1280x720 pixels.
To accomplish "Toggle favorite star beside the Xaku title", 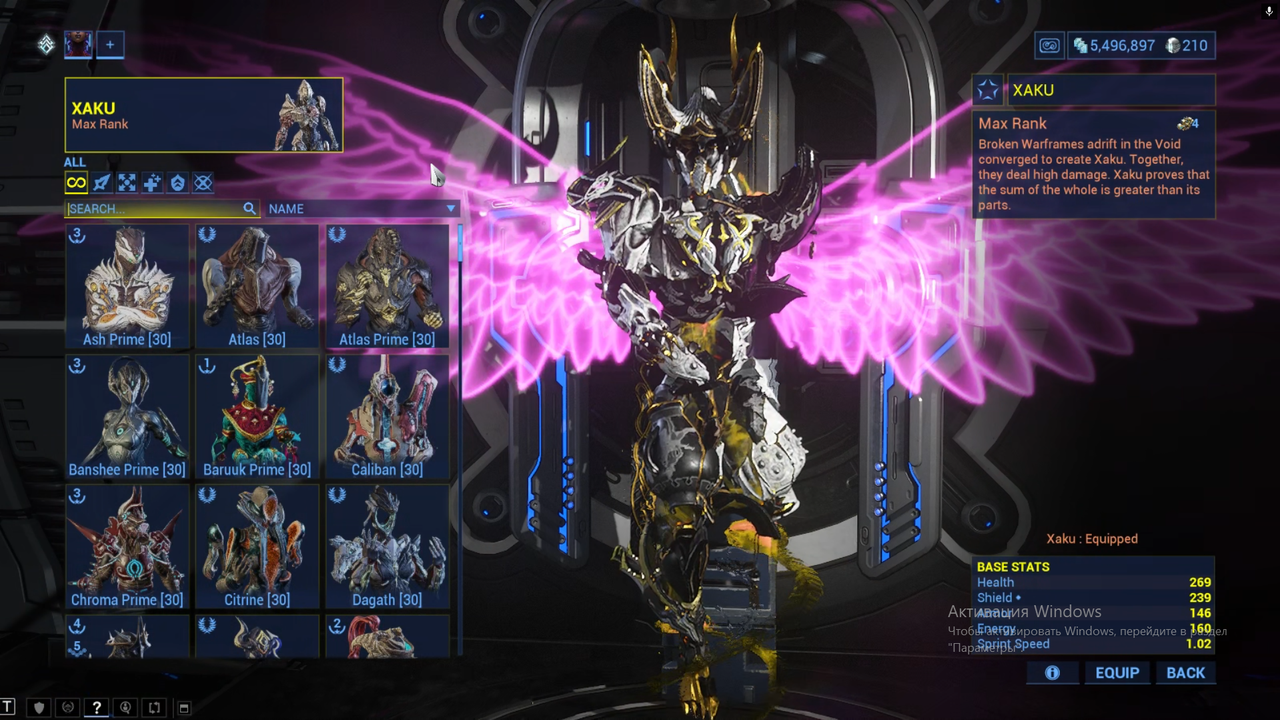I will 988,90.
